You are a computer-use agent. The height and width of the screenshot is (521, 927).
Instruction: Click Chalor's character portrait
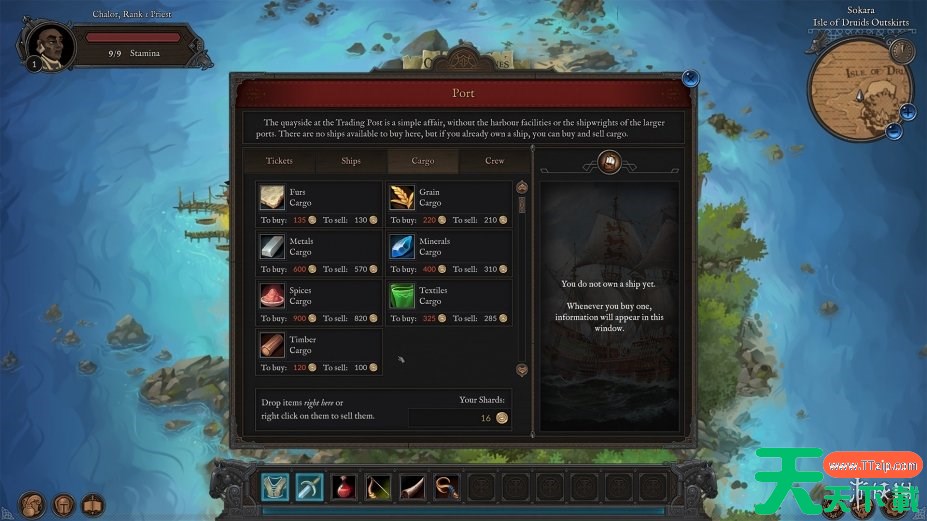click(48, 46)
